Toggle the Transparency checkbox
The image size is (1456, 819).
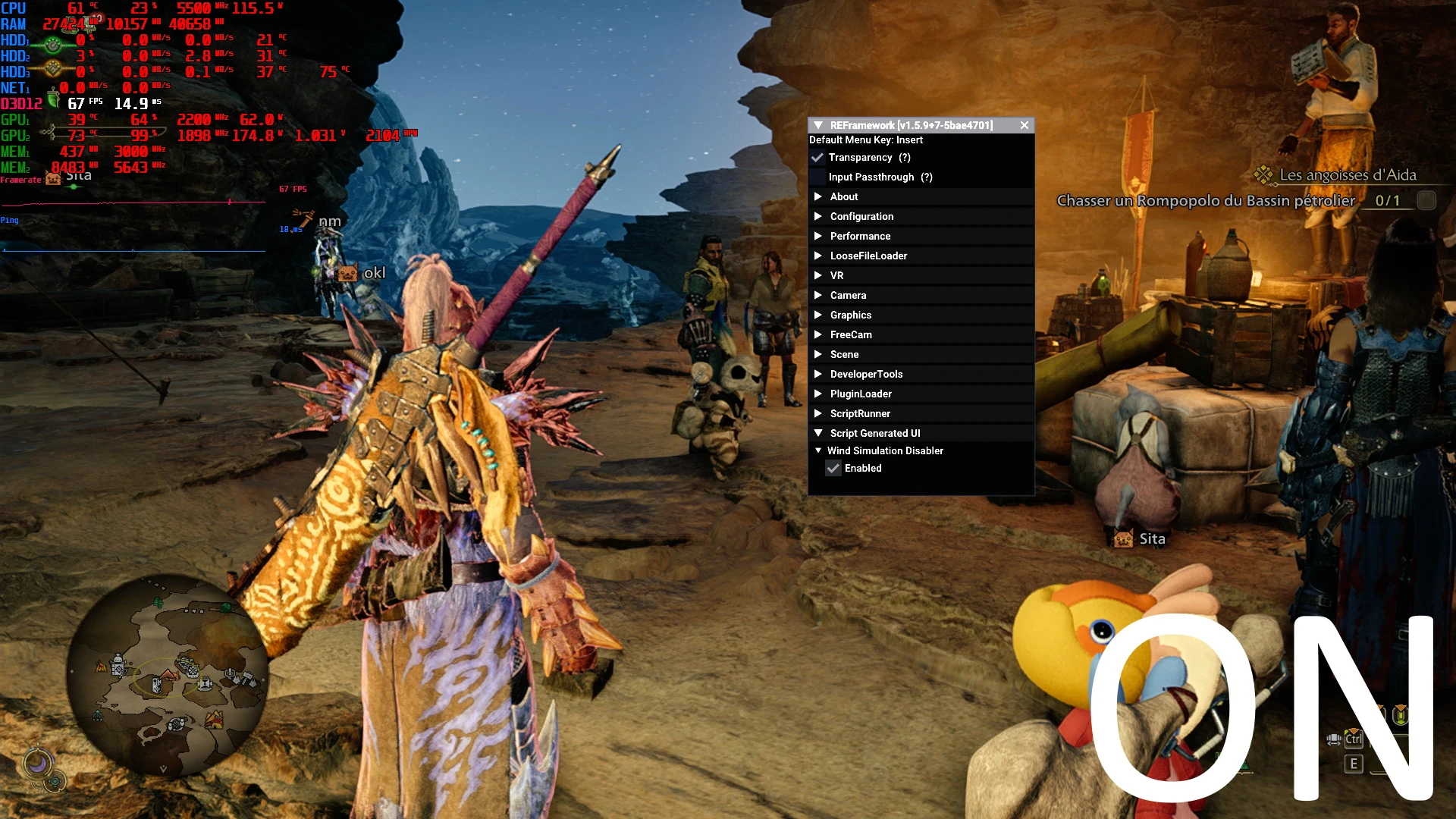point(817,158)
